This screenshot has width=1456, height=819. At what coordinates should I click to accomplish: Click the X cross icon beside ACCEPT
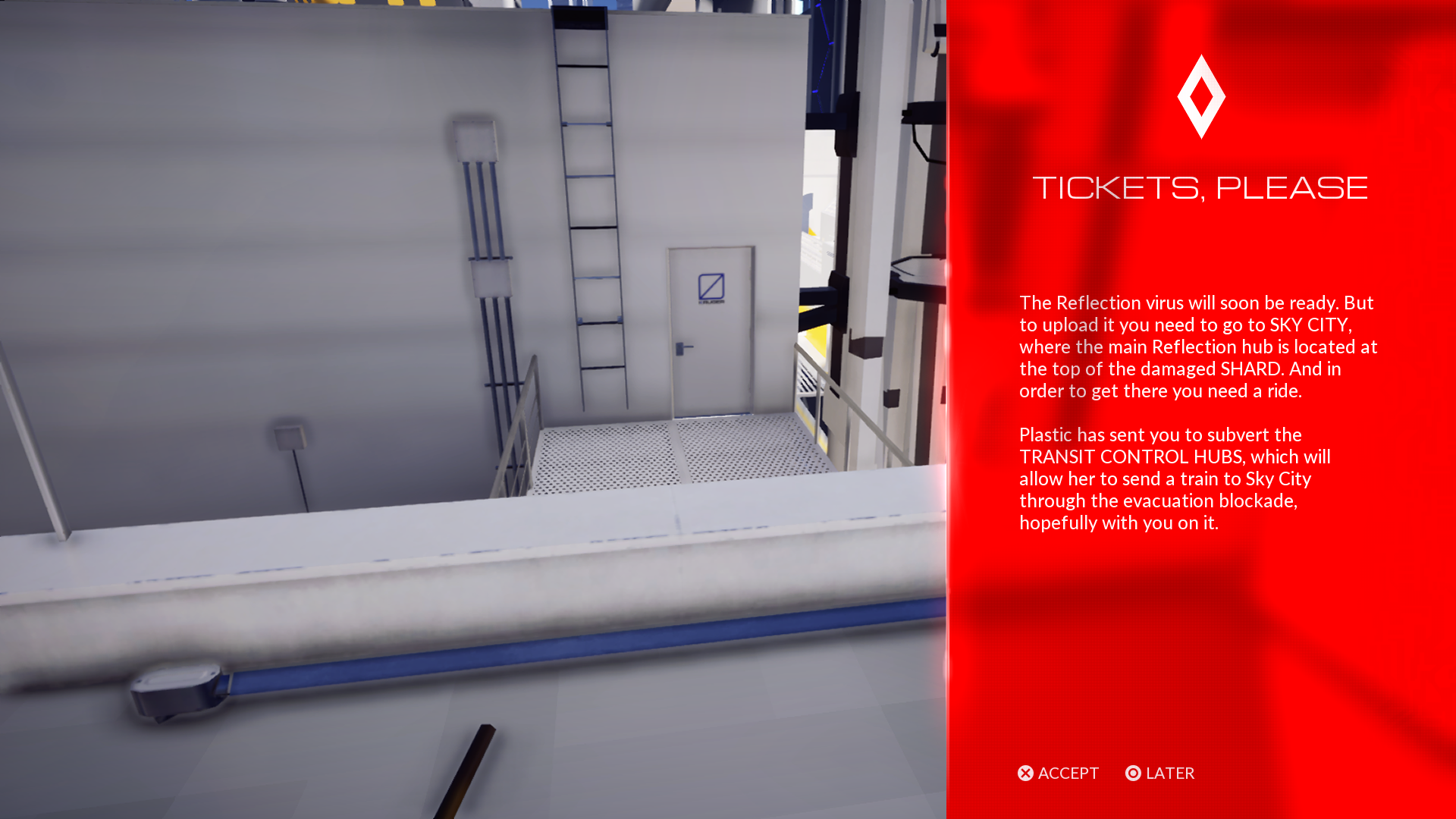coord(1025,773)
